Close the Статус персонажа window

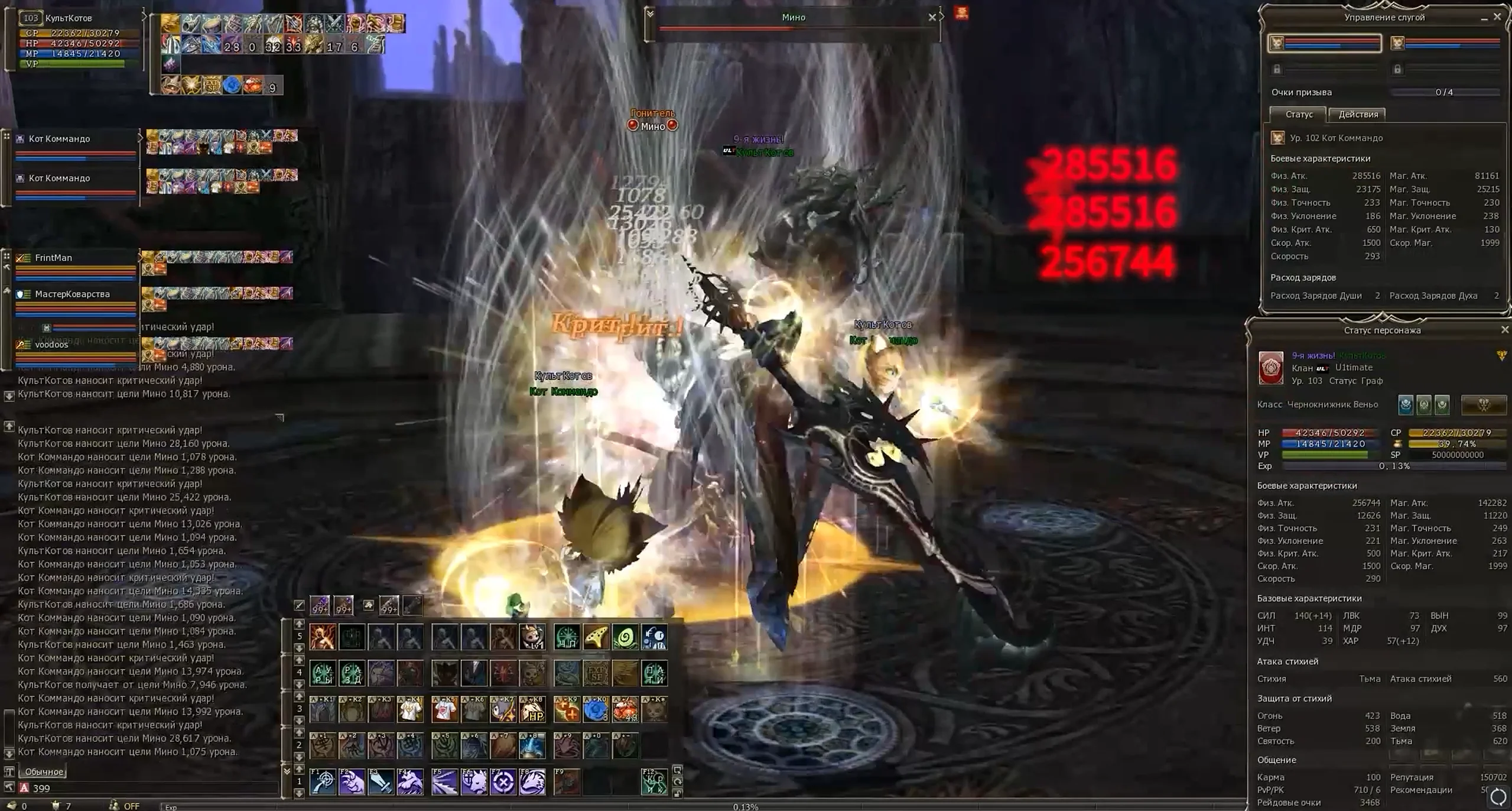pyautogui.click(x=1504, y=330)
